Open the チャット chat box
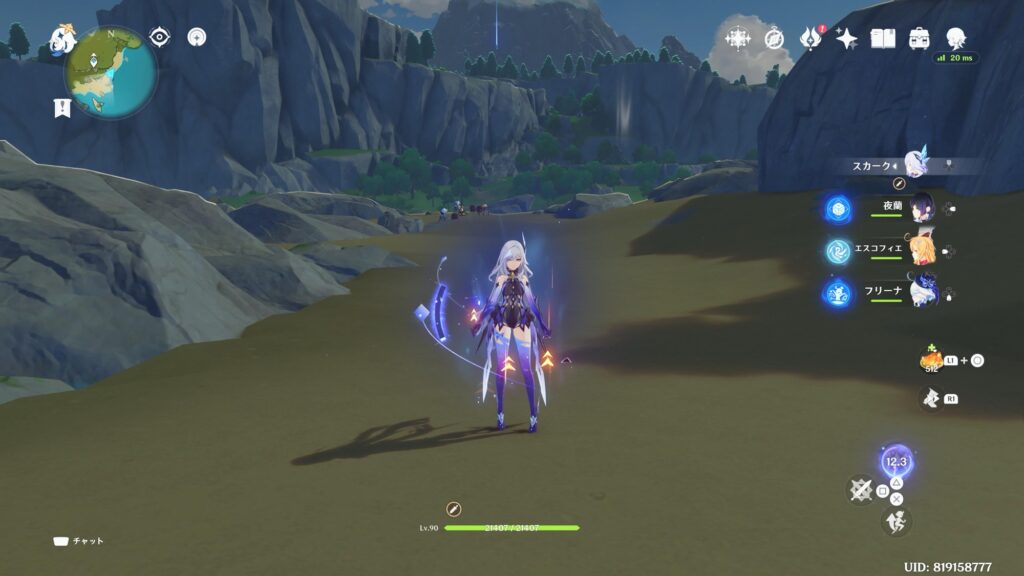The image size is (1024, 576). coord(78,541)
